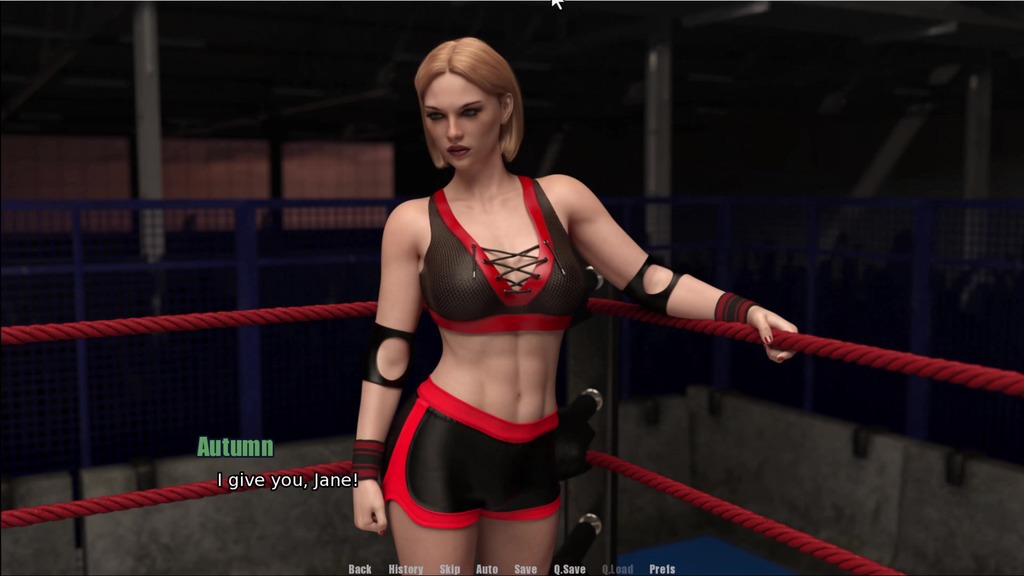Go Back one dialogue line
Image resolution: width=1024 pixels, height=576 pixels.
coord(360,569)
